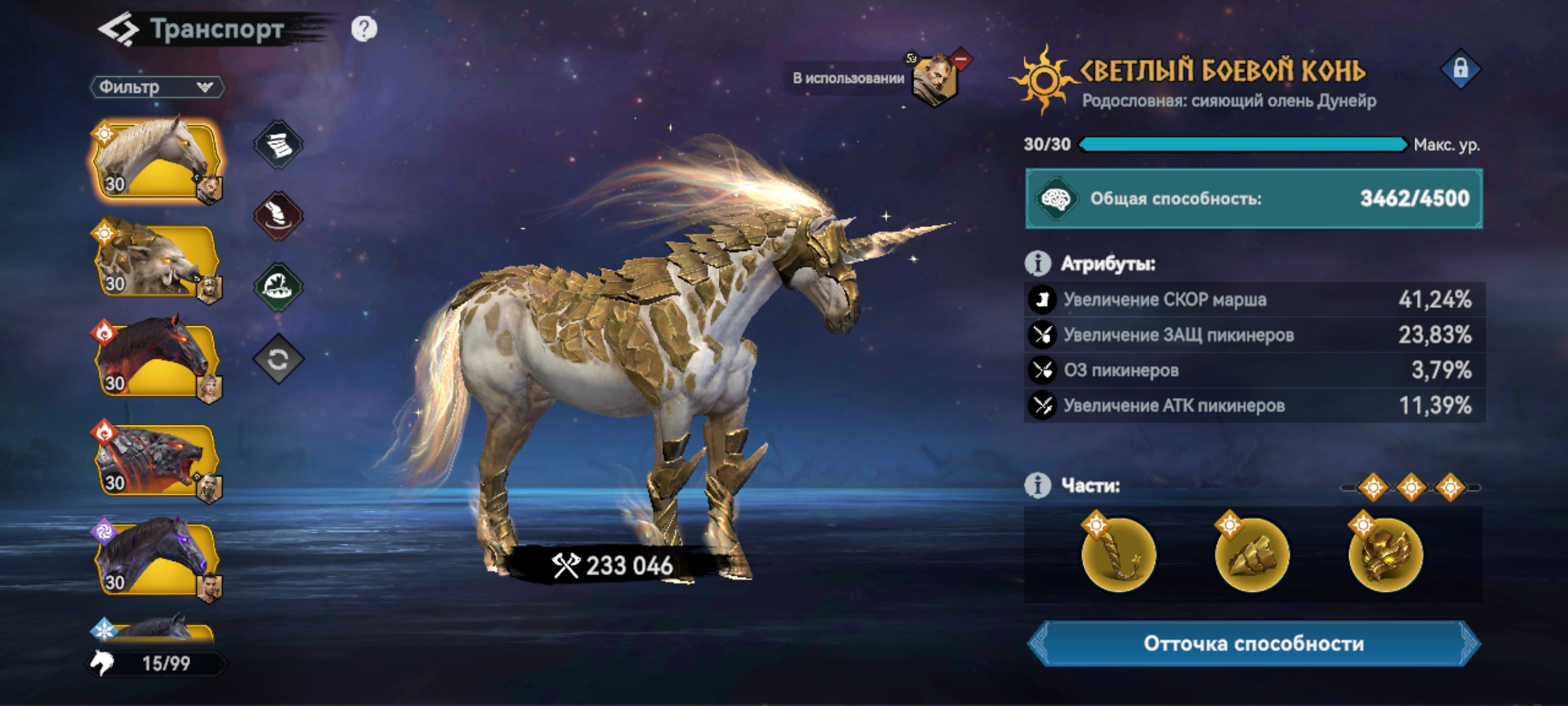Pick the lava-armored beast mount
The width and height of the screenshot is (1568, 706).
pyautogui.click(x=155, y=459)
